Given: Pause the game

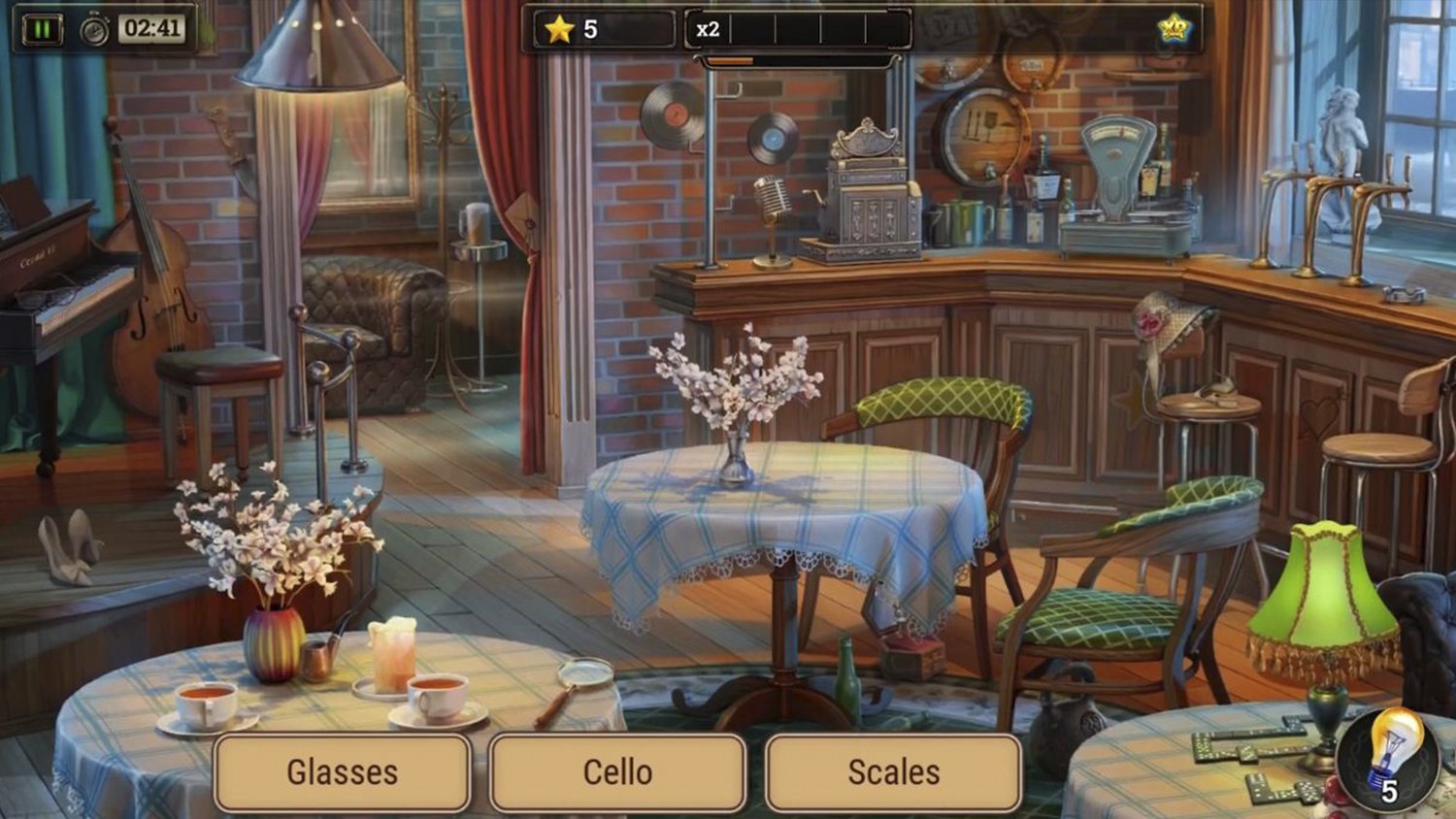Looking at the screenshot, I should pos(43,26).
